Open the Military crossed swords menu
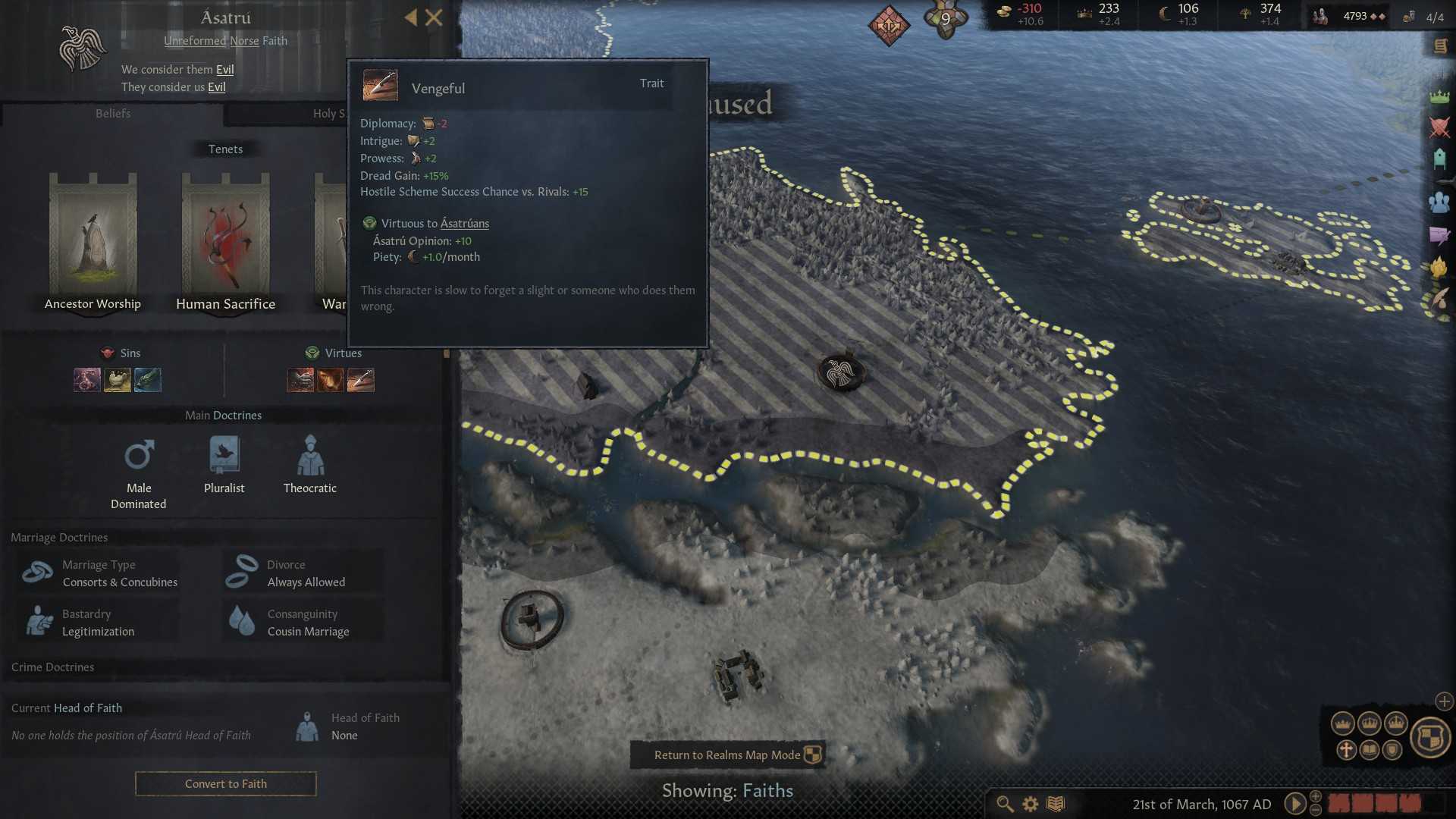The width and height of the screenshot is (1456, 819). click(x=1439, y=127)
